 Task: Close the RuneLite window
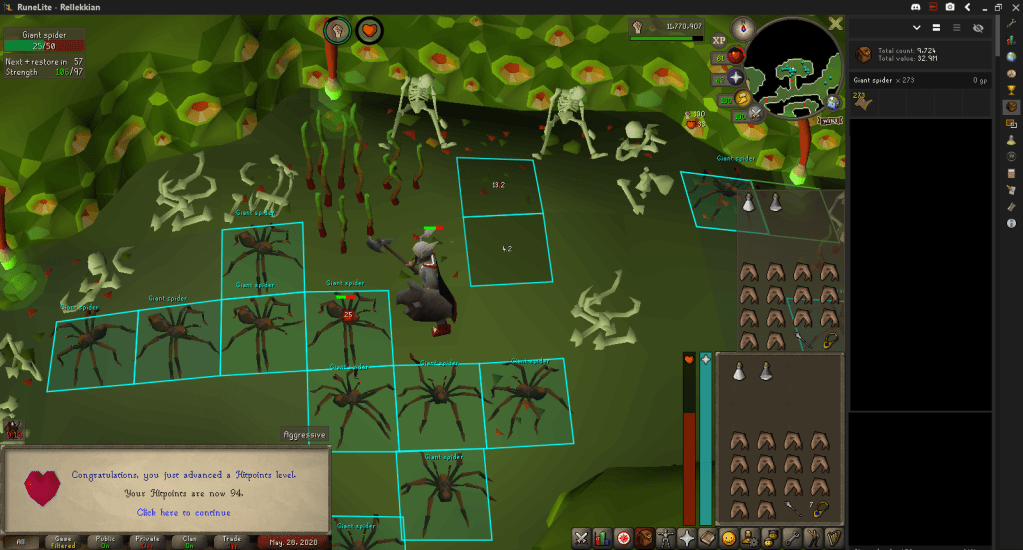(x=1012, y=7)
